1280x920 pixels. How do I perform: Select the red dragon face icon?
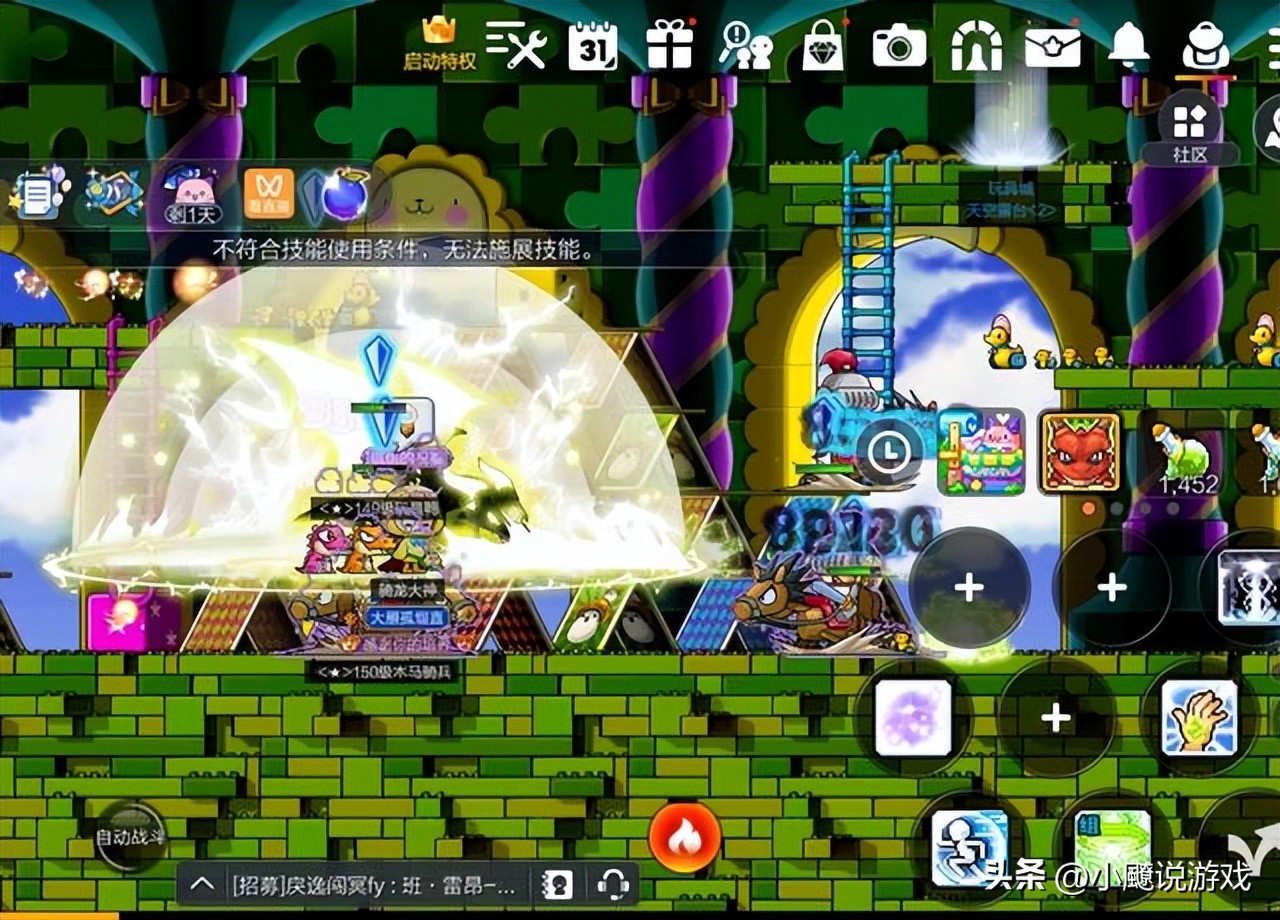click(1080, 453)
